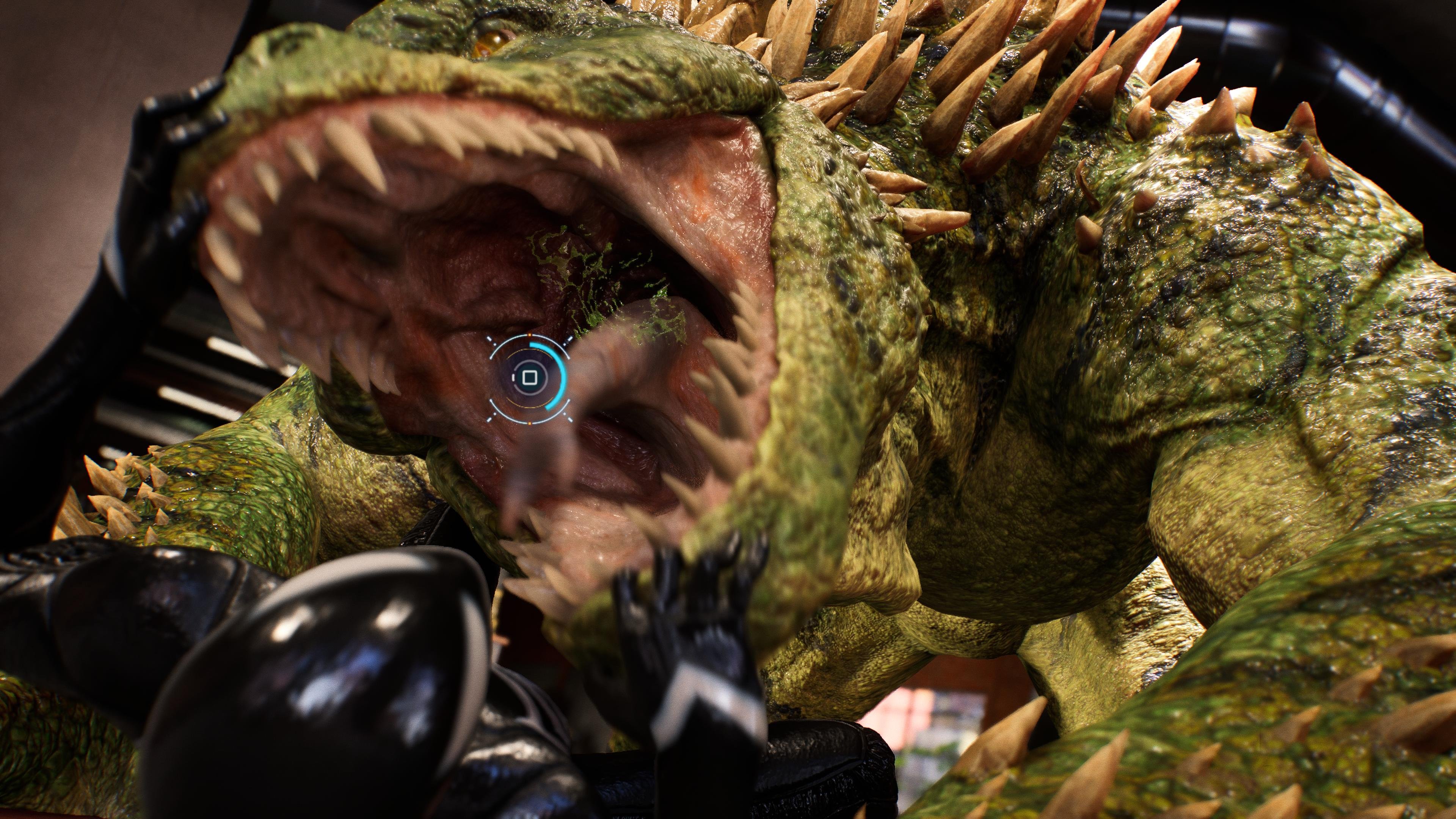Click the upper-left crosshair corner bracket
1456x819 pixels.
pos(490,339)
